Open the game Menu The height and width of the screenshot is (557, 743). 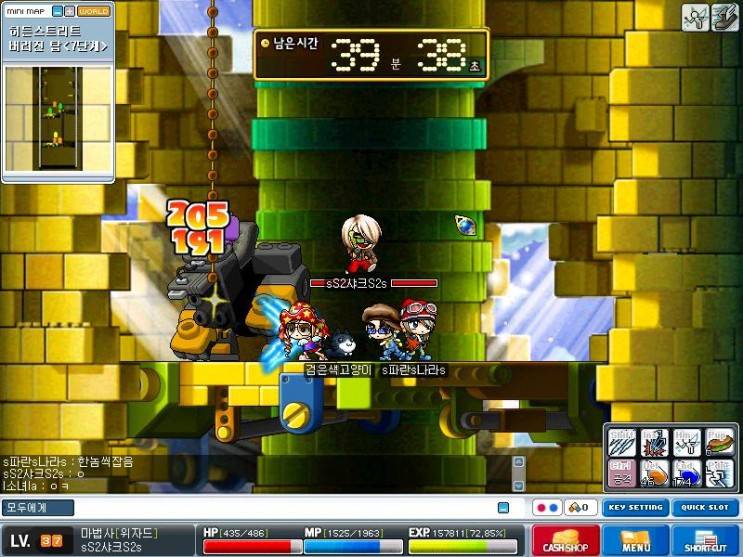pos(636,541)
